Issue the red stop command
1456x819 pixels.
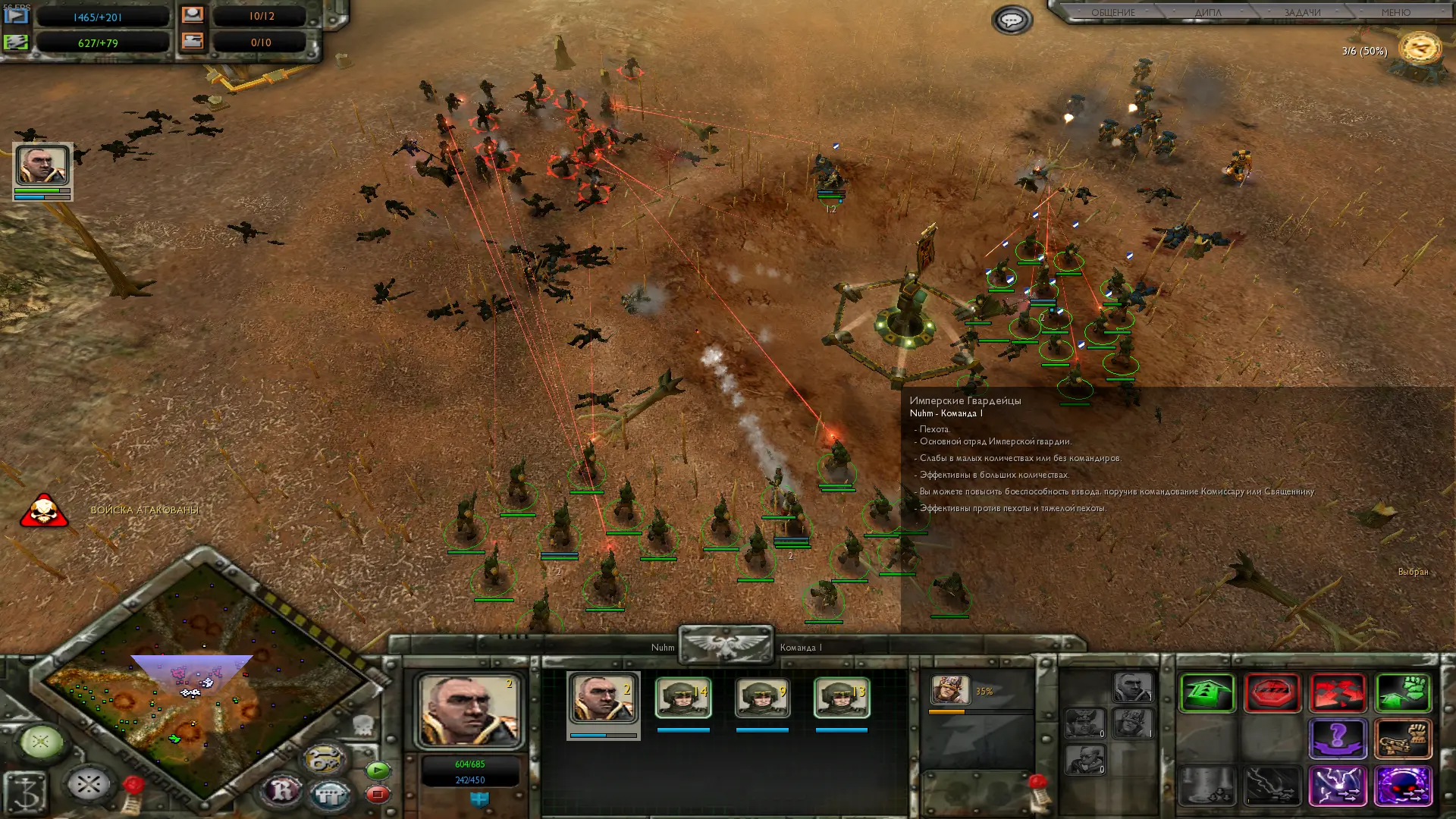(1272, 692)
